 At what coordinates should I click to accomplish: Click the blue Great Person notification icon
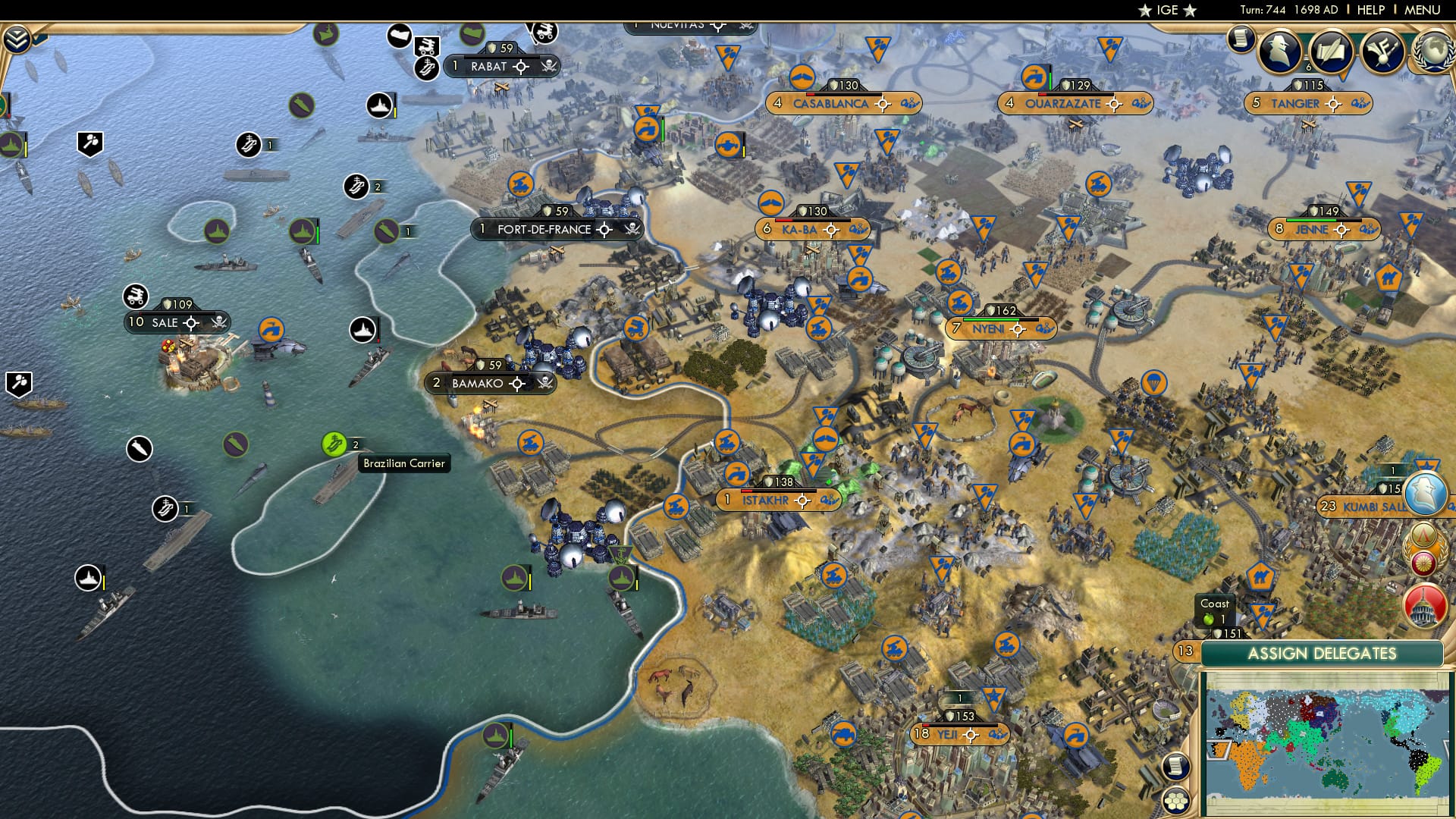(x=1424, y=493)
